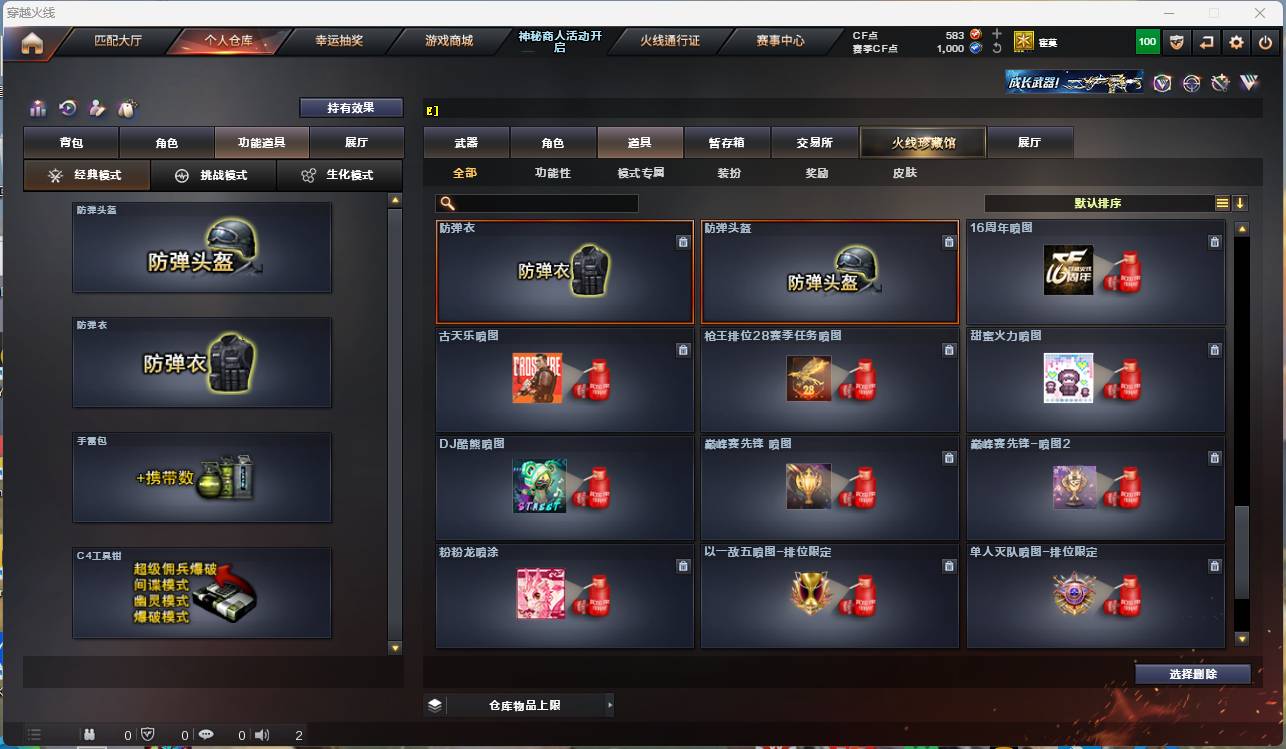
Task: Expand the 仓库物品上限 panel arrow
Action: point(610,704)
